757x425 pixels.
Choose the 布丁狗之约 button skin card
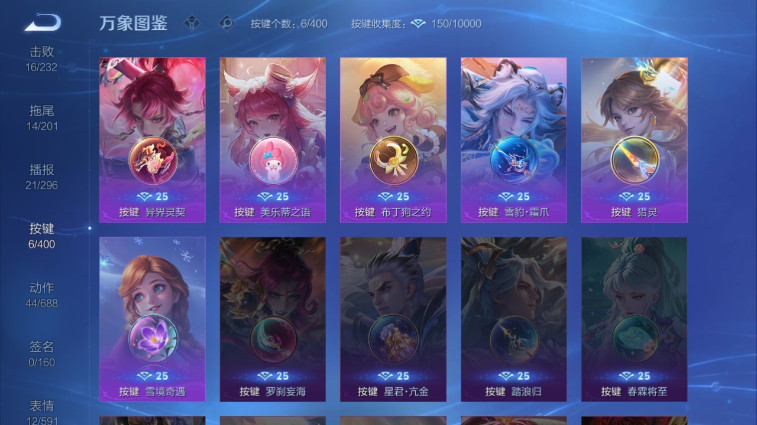coord(393,138)
